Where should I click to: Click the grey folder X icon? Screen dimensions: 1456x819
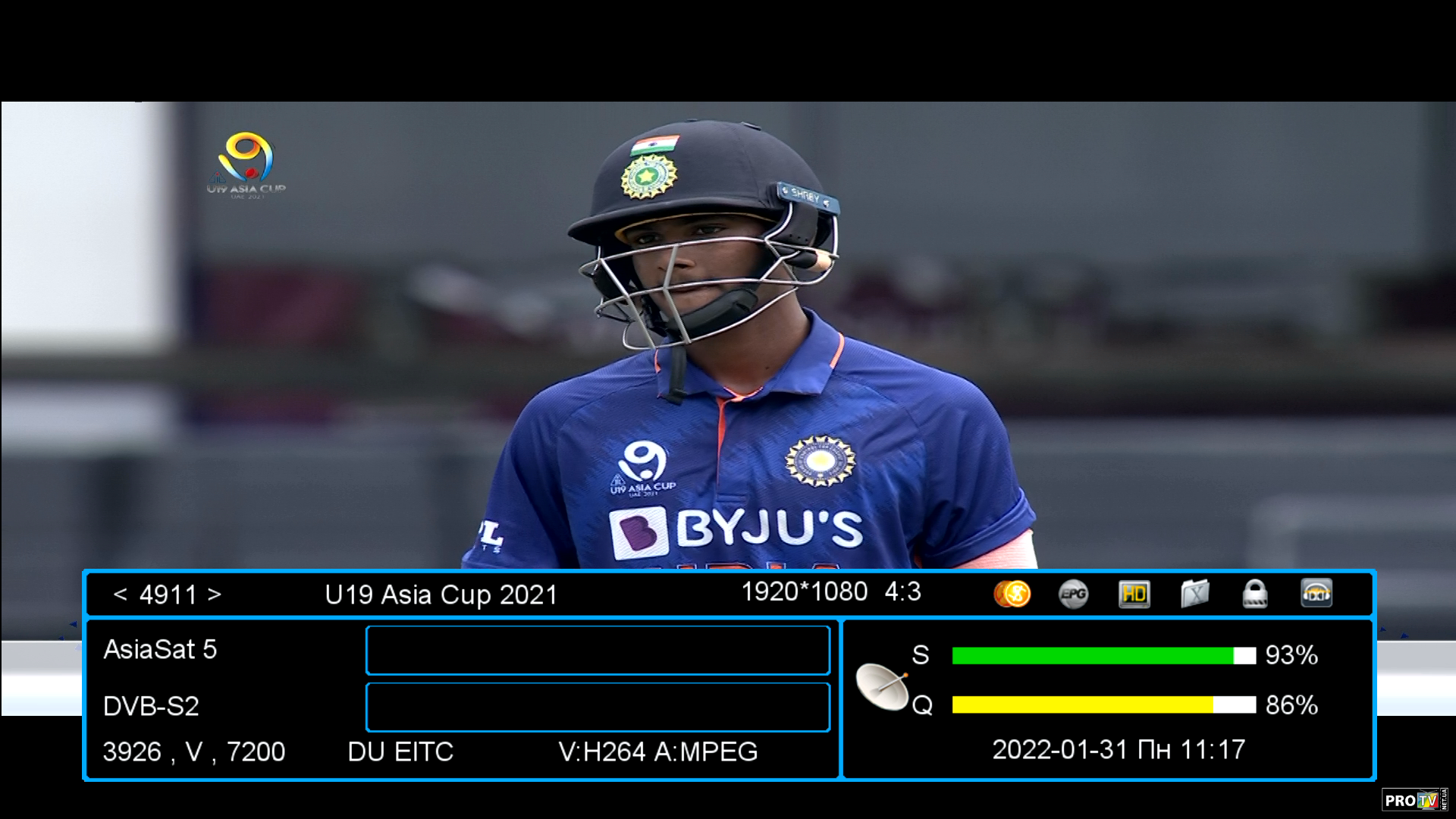1194,594
